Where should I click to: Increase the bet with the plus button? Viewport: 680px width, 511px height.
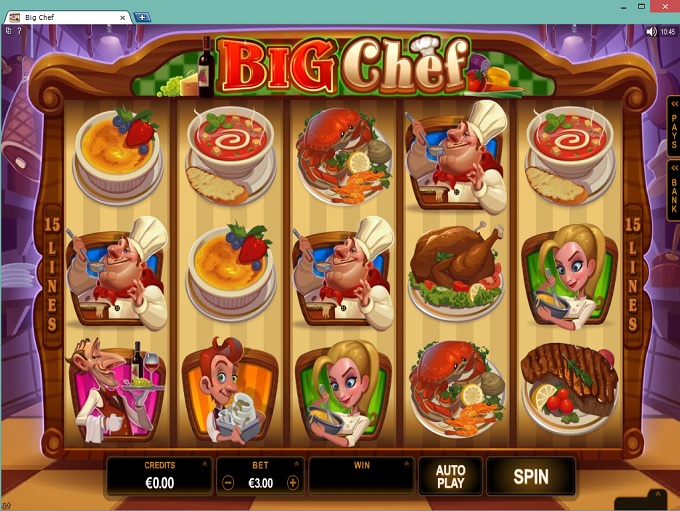pyautogui.click(x=292, y=482)
